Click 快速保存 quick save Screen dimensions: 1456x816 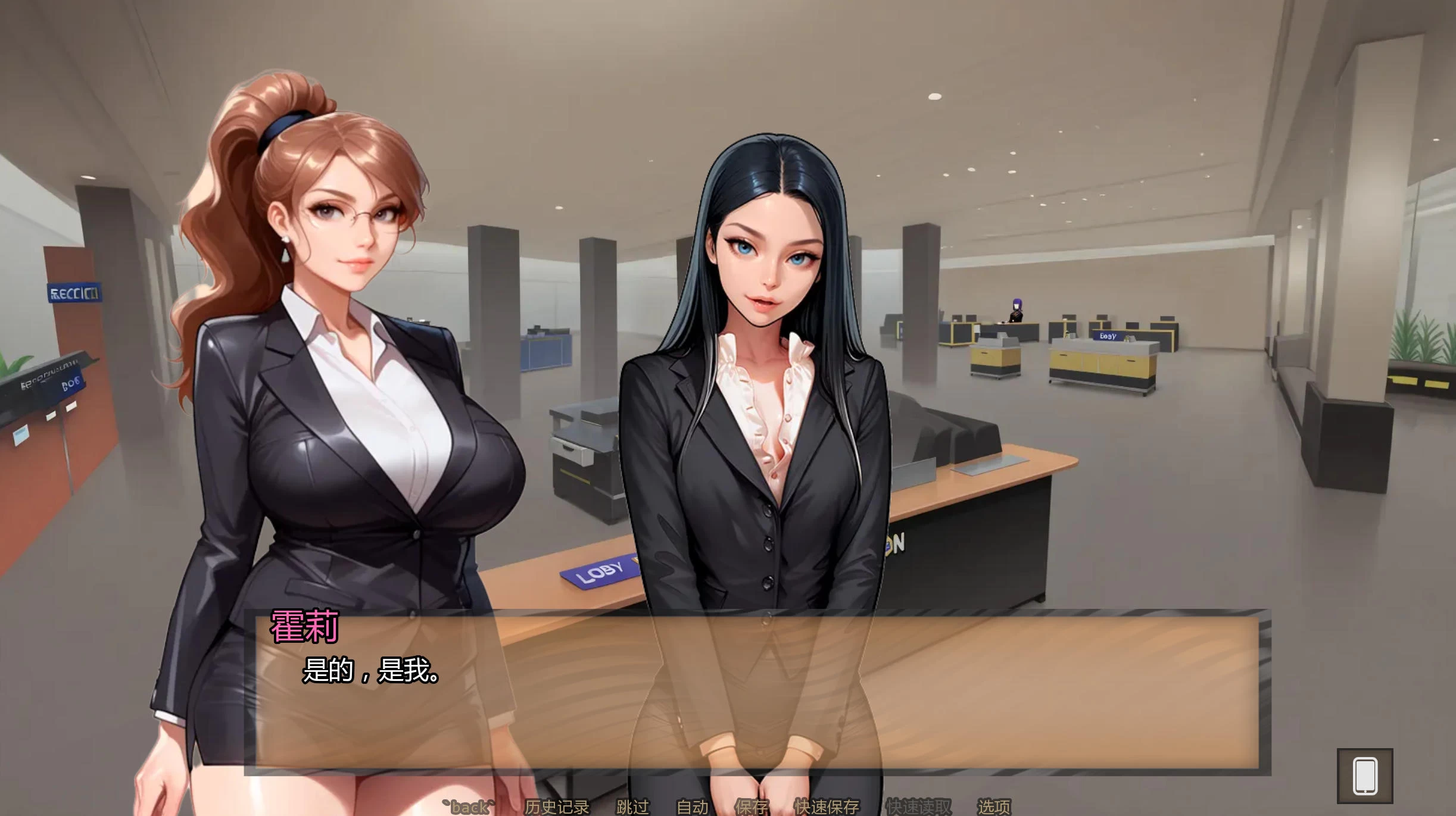(x=827, y=806)
